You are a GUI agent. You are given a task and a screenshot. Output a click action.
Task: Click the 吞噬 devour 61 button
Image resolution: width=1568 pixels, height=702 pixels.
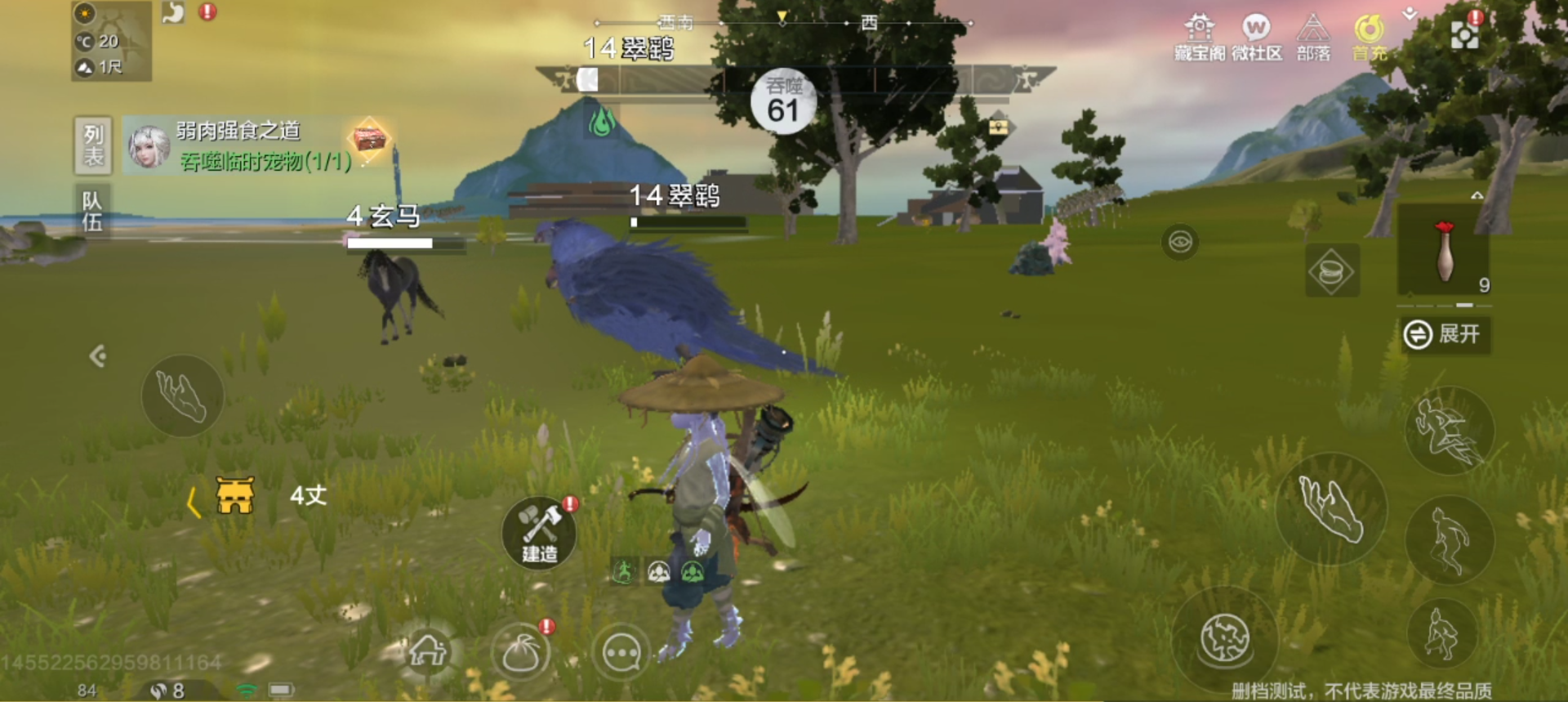[783, 101]
